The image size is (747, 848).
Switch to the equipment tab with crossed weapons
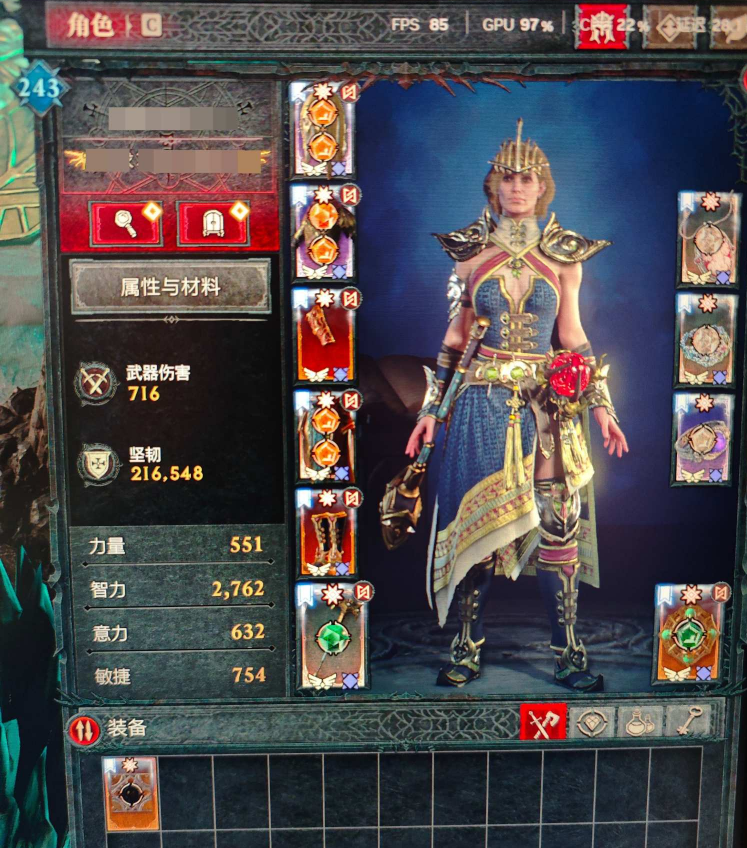(543, 722)
